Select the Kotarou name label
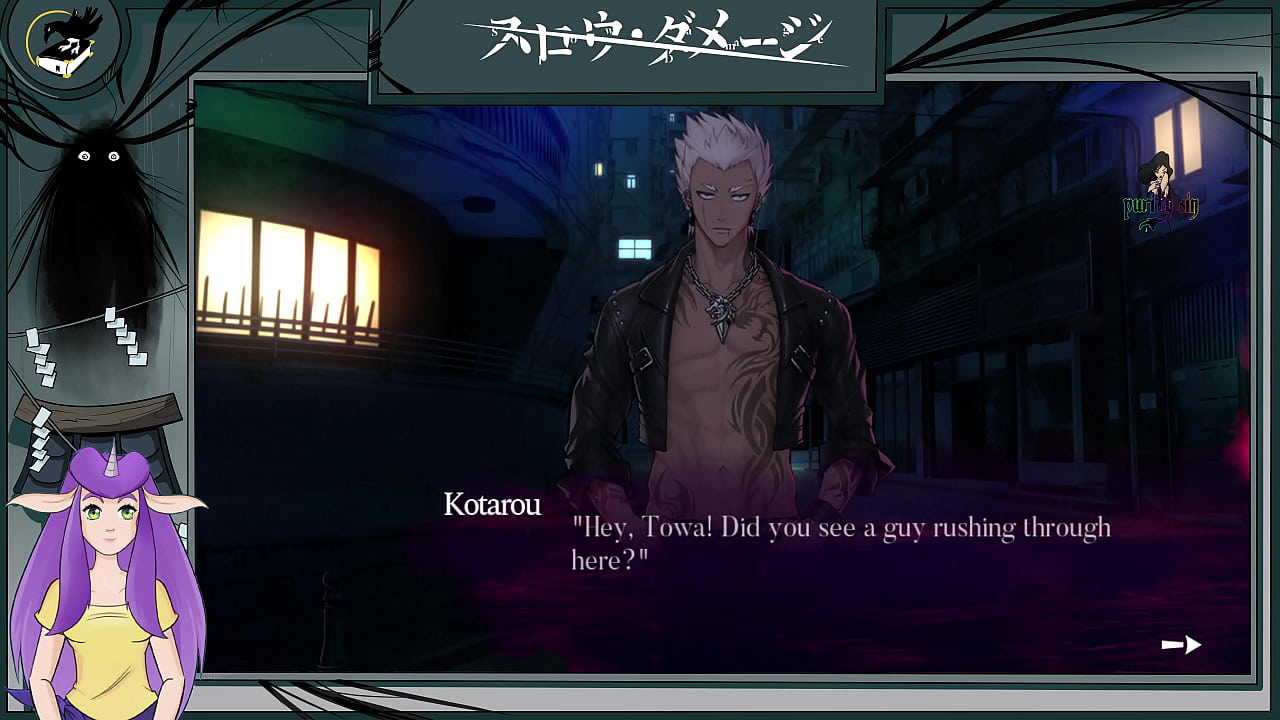 click(x=493, y=506)
